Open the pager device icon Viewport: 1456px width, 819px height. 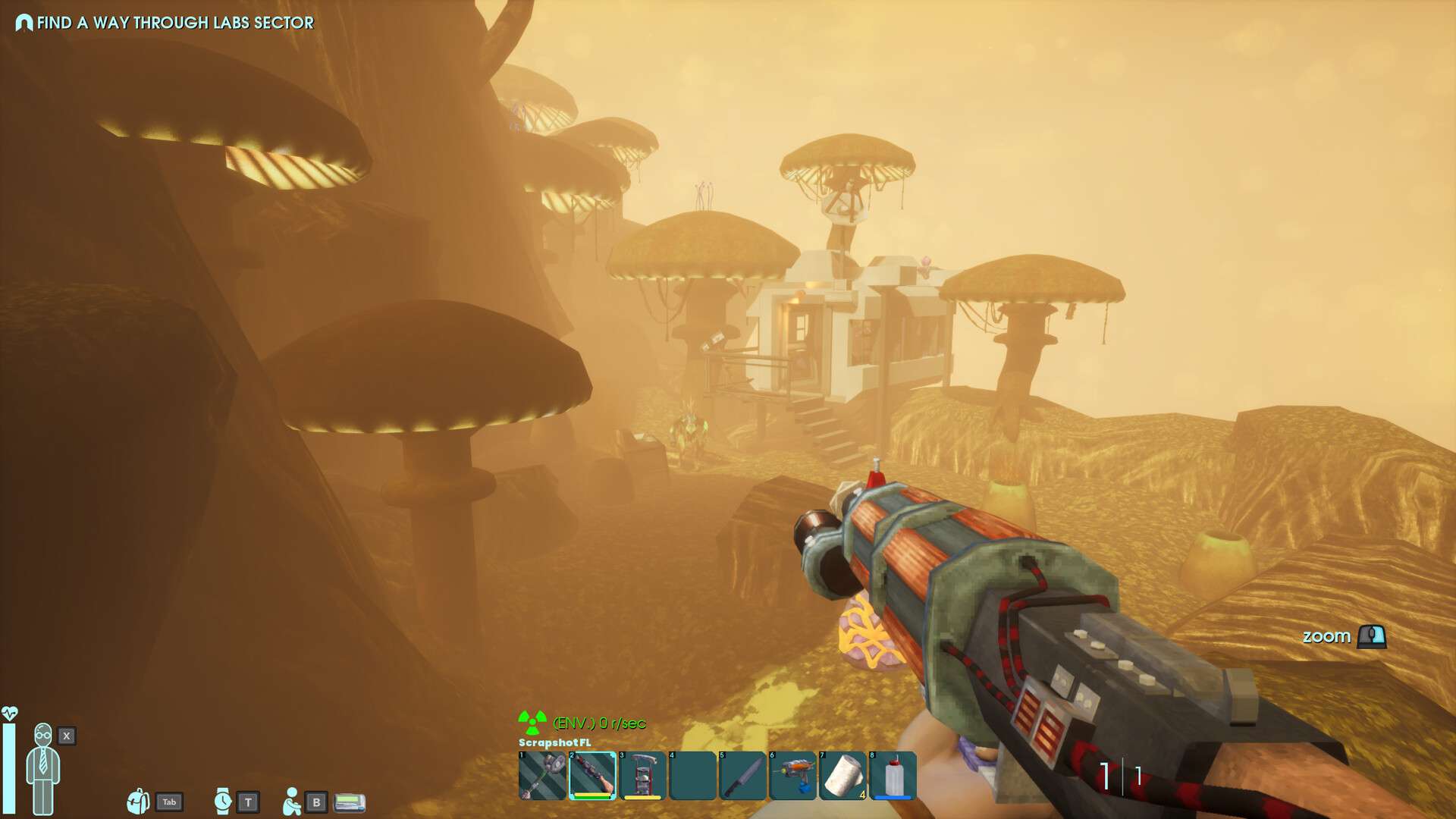pyautogui.click(x=350, y=802)
